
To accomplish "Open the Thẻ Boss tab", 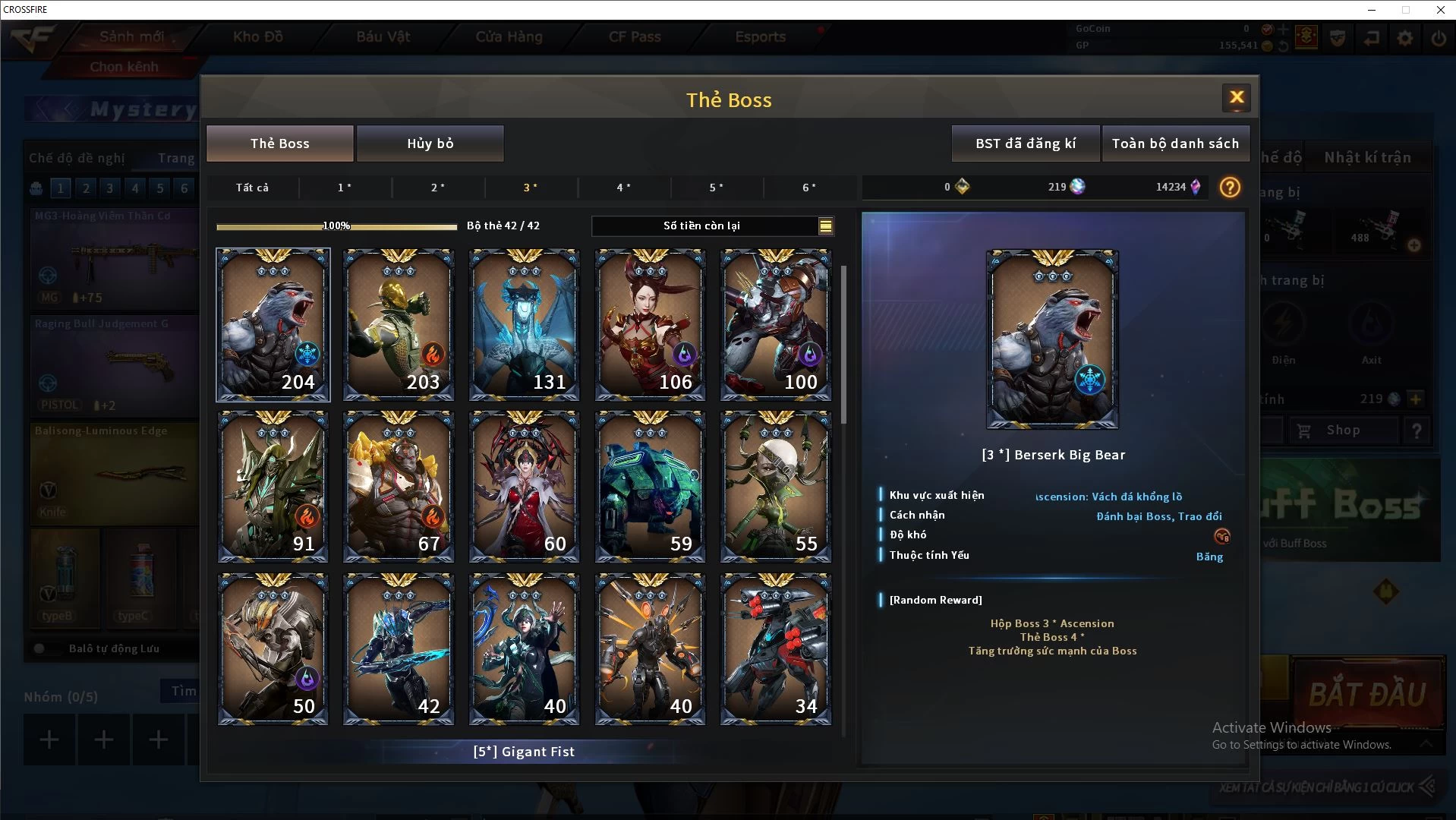I will tap(280, 143).
